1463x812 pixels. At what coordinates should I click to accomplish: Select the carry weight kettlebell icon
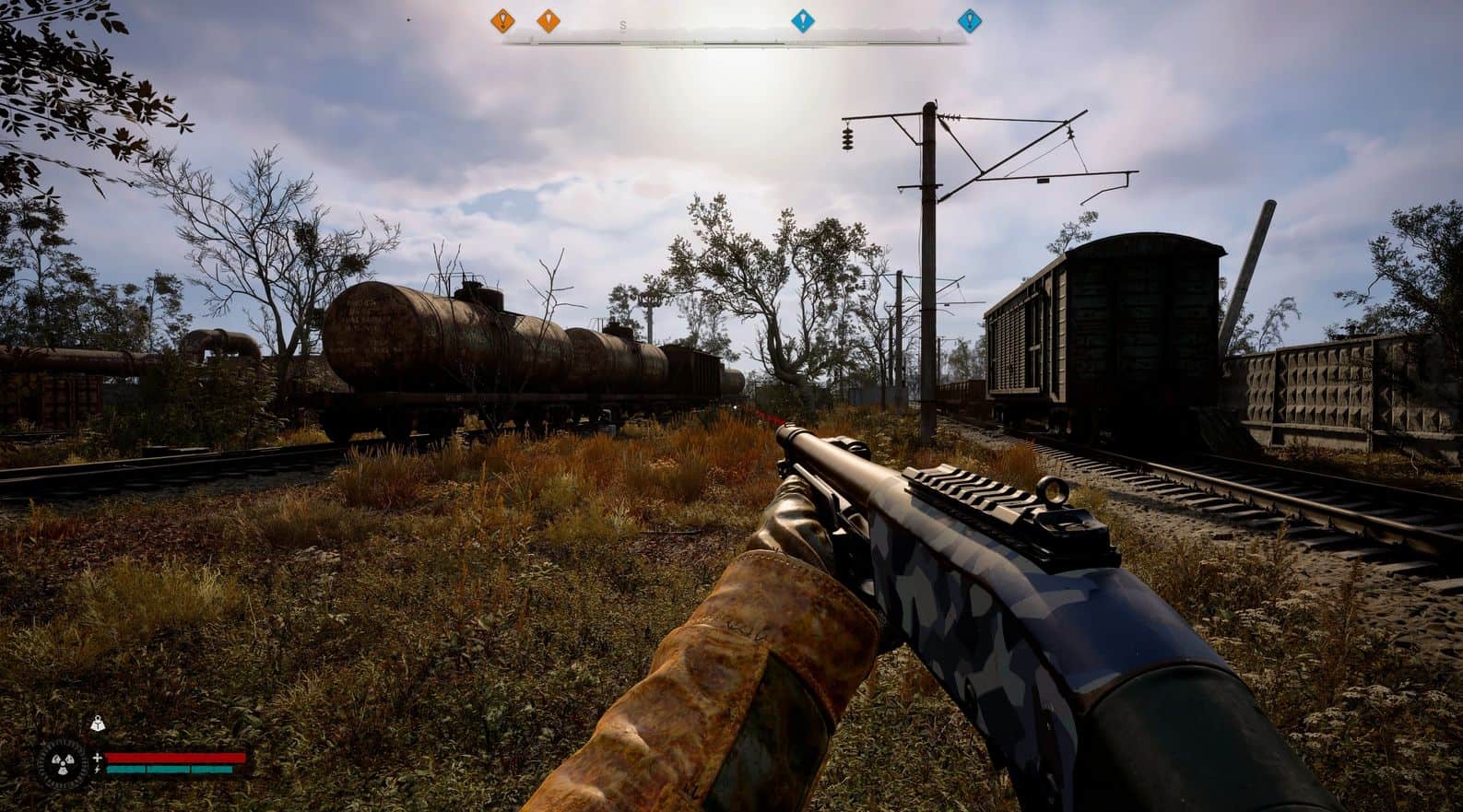[97, 724]
